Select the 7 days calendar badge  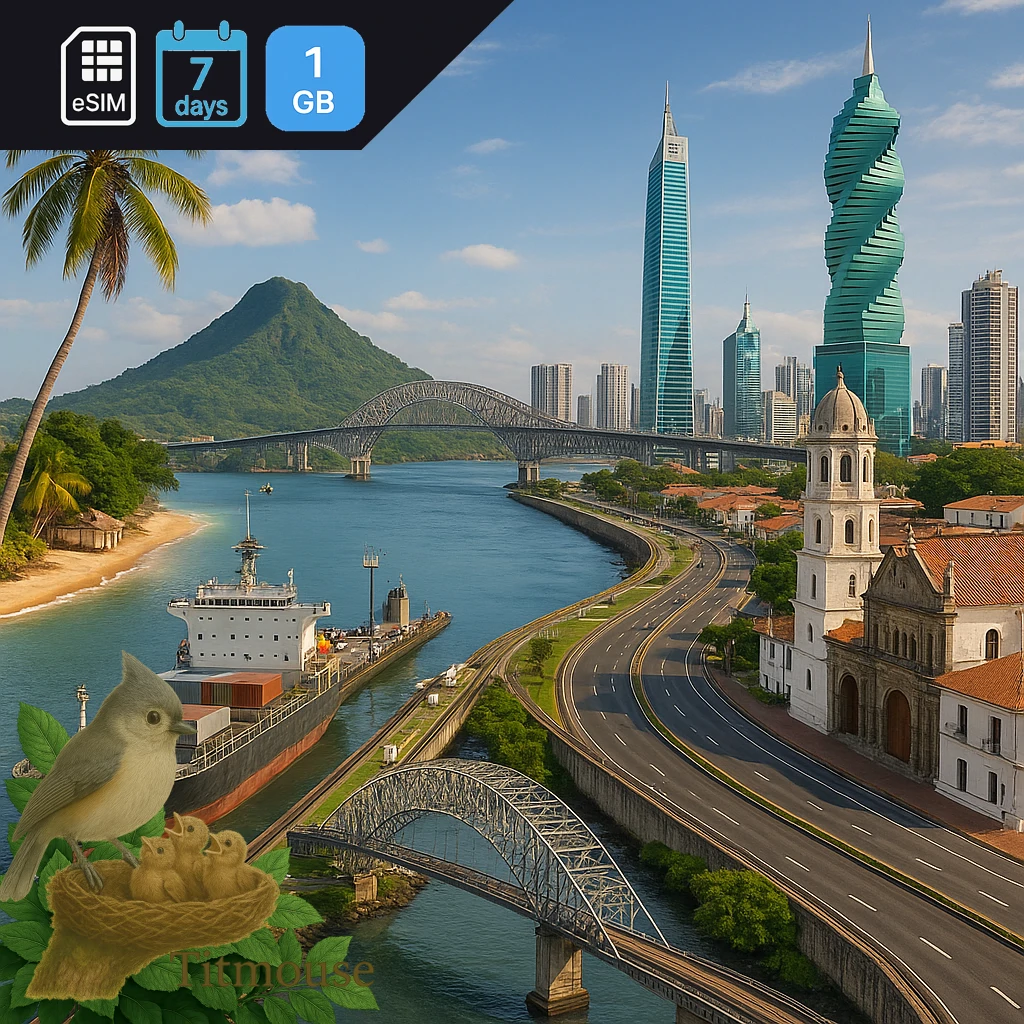[x=201, y=75]
